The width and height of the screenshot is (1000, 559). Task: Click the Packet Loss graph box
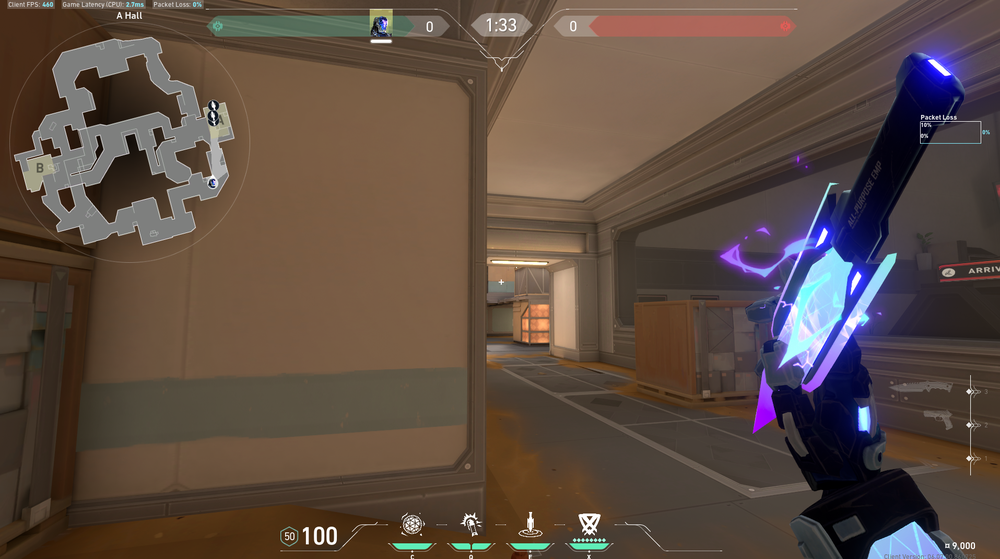950,132
